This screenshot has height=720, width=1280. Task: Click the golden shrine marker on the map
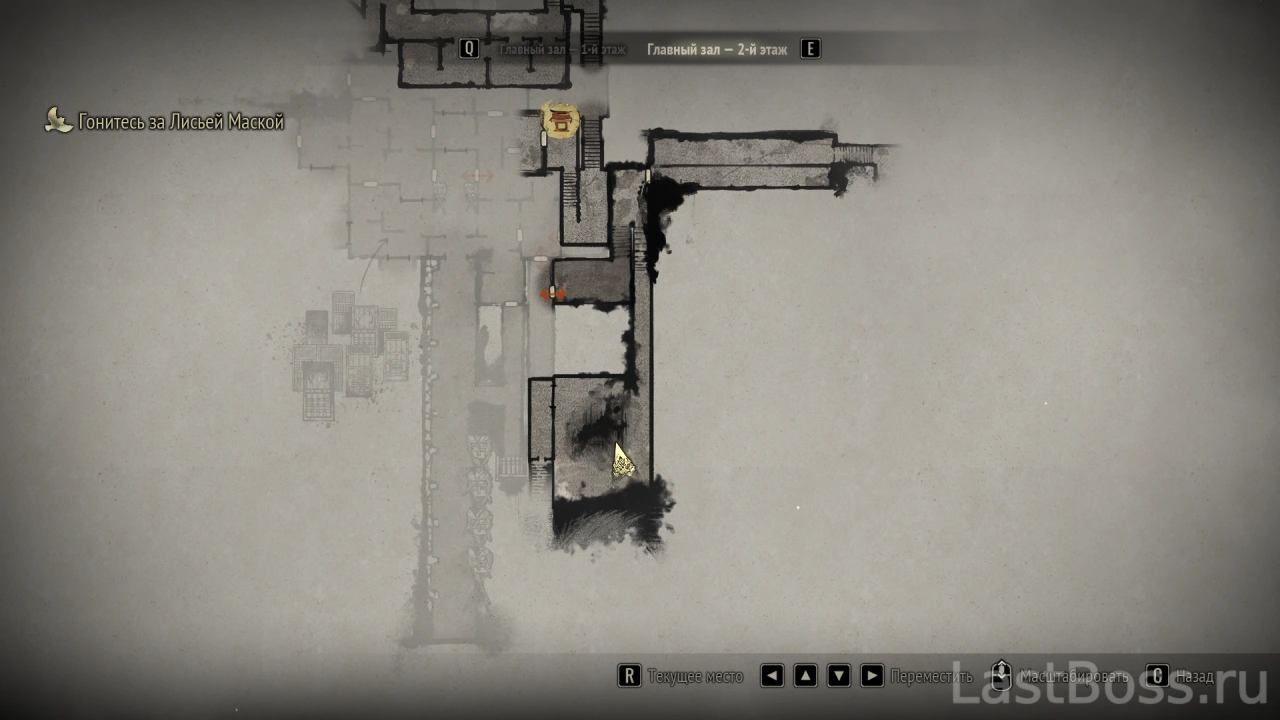(x=560, y=121)
